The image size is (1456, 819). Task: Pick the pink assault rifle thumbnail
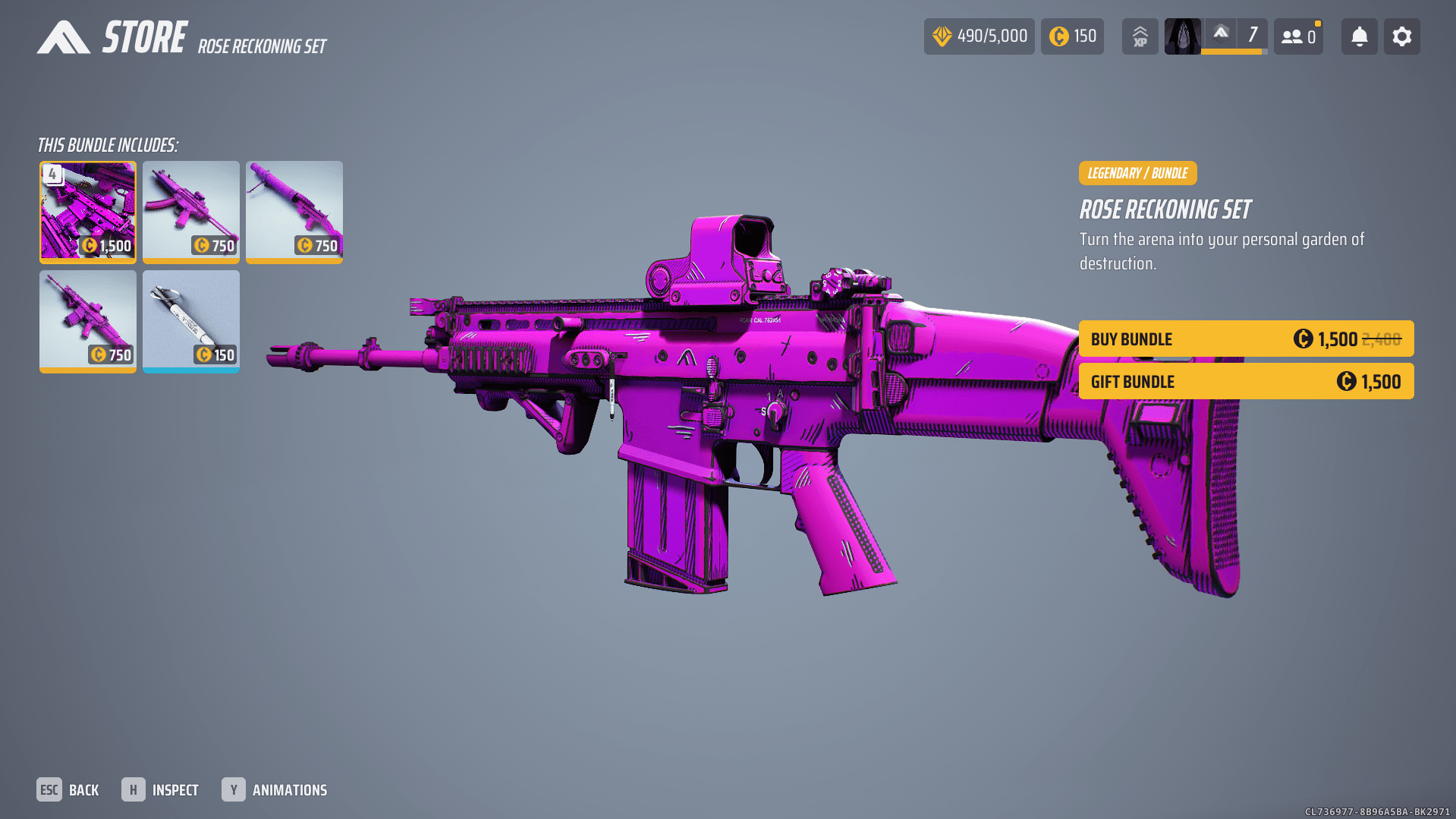point(88,321)
